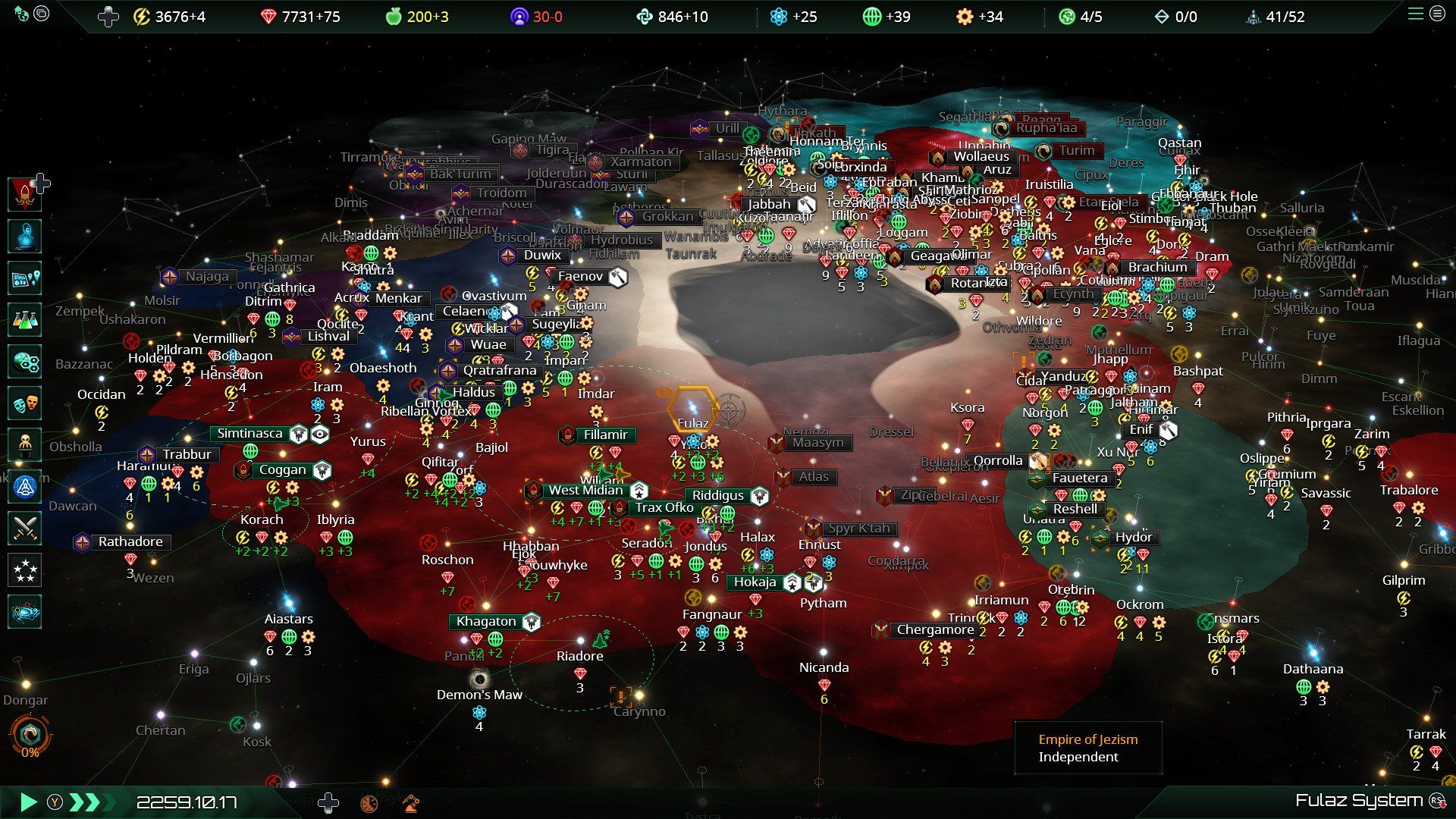Screen dimensions: 1456x819
Task: Toggle the yearly auto-pause Y button
Action: click(x=54, y=802)
